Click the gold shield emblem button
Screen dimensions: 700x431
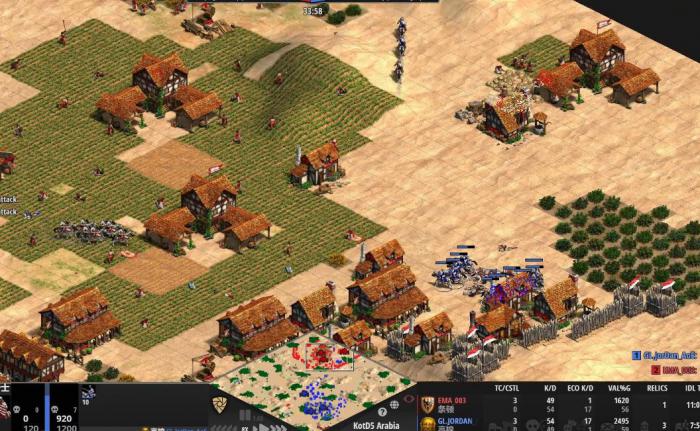pos(219,401)
